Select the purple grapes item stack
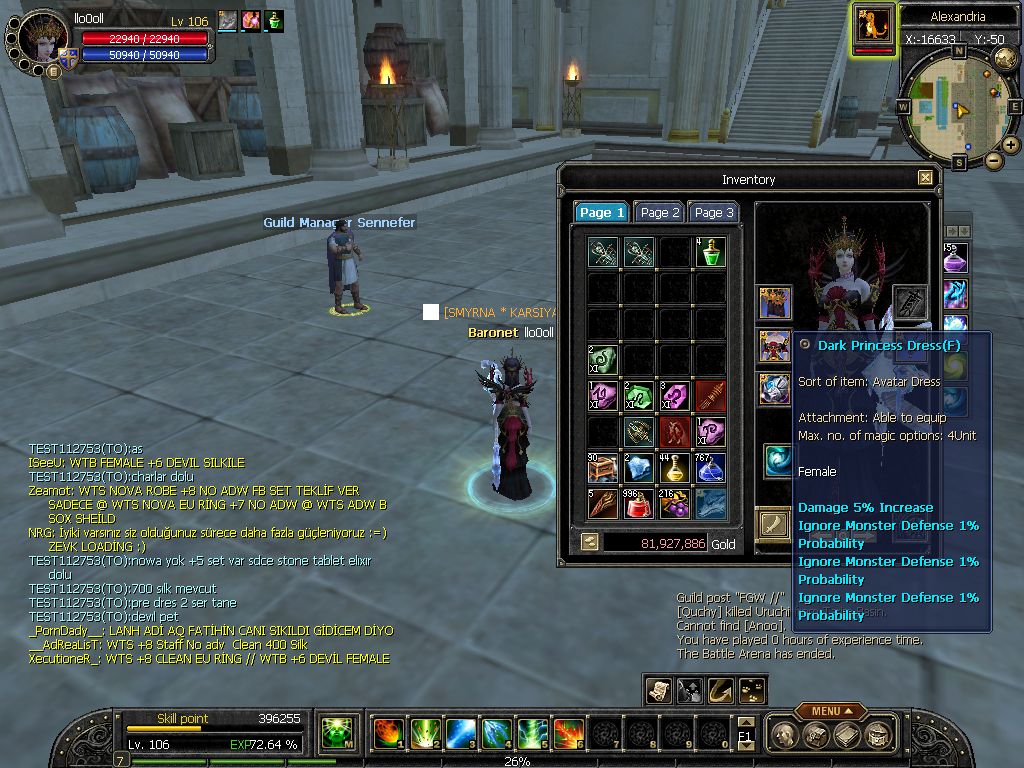This screenshot has height=768, width=1024. 674,504
